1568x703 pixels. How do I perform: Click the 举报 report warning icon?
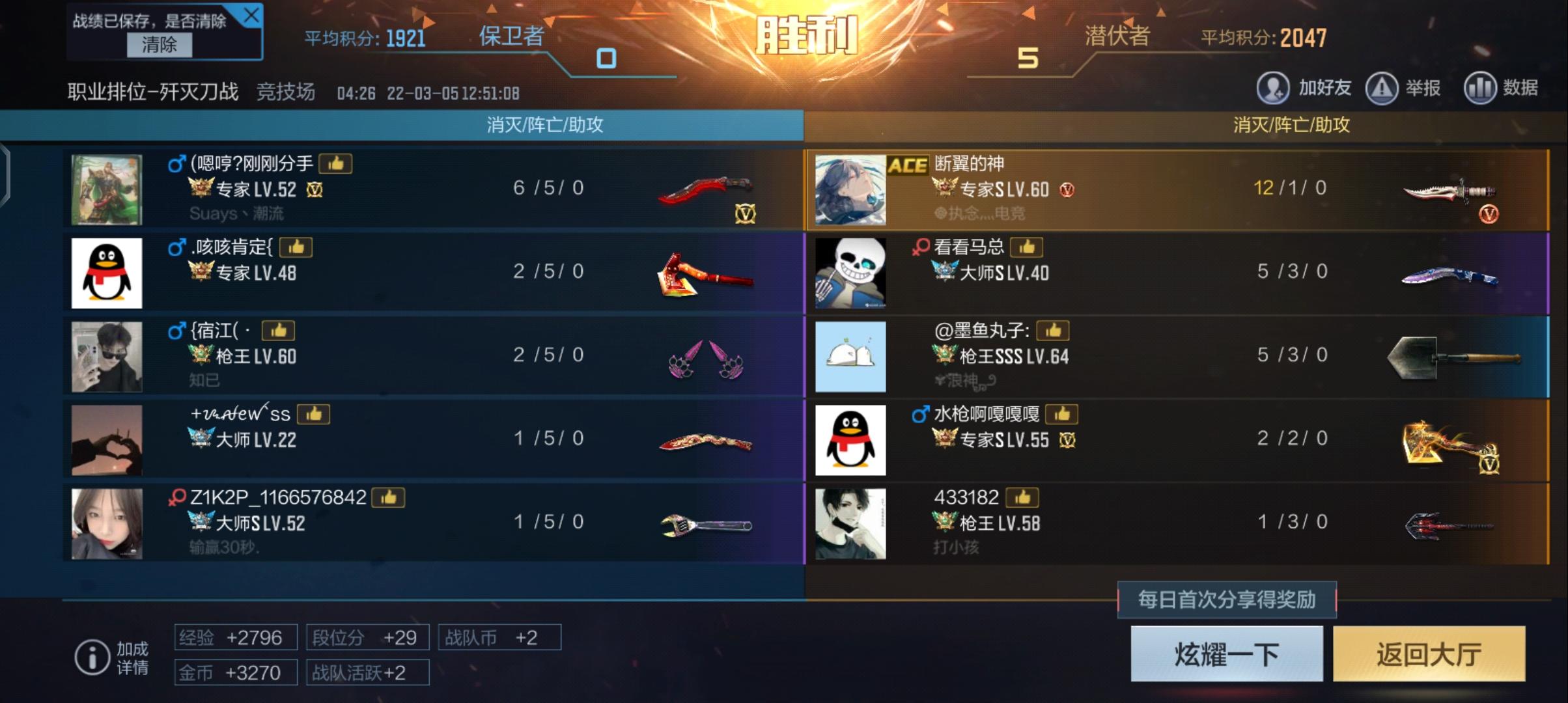point(1383,87)
